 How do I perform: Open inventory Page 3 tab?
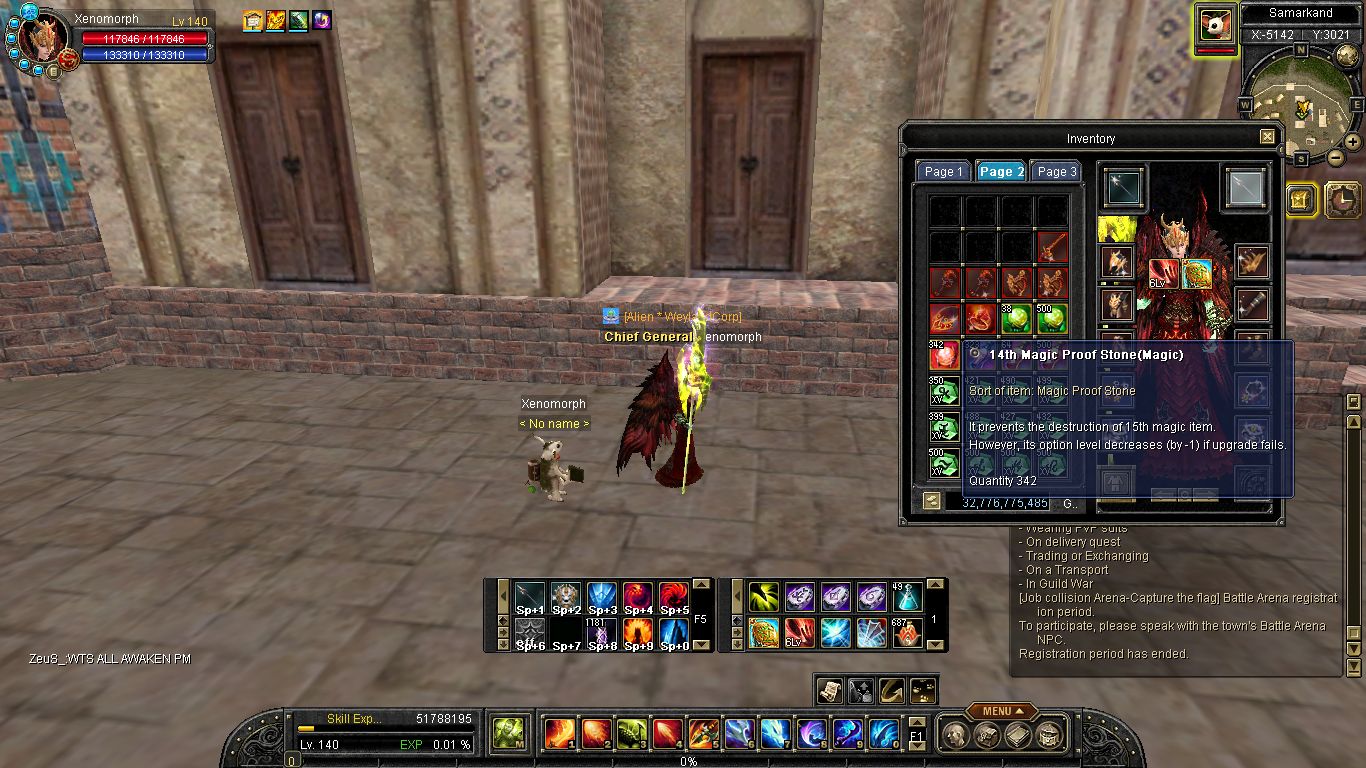coord(1056,172)
